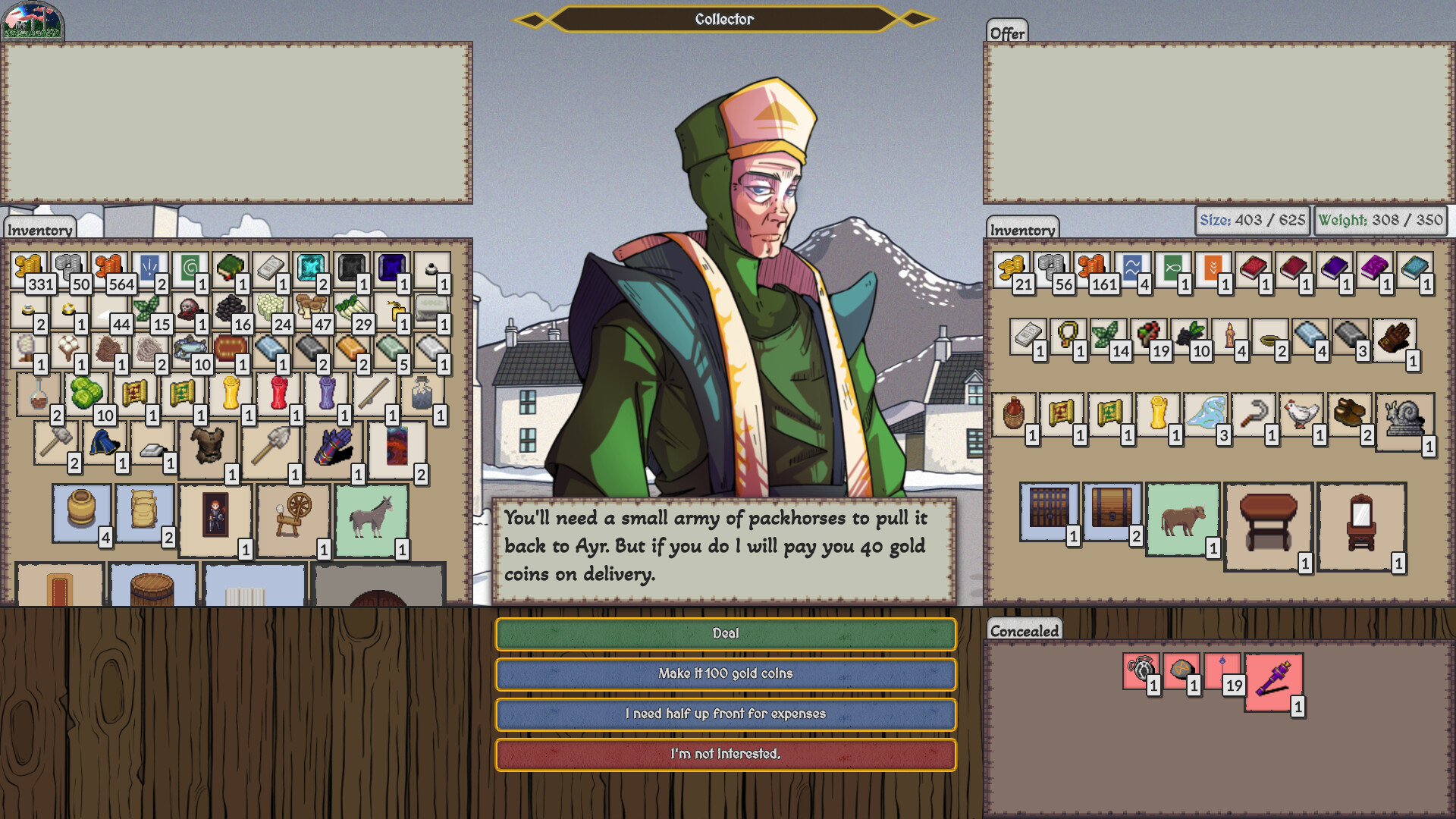Choose the 'Make it 100 gold coins' response
The width and height of the screenshot is (1456, 819).
tap(726, 673)
